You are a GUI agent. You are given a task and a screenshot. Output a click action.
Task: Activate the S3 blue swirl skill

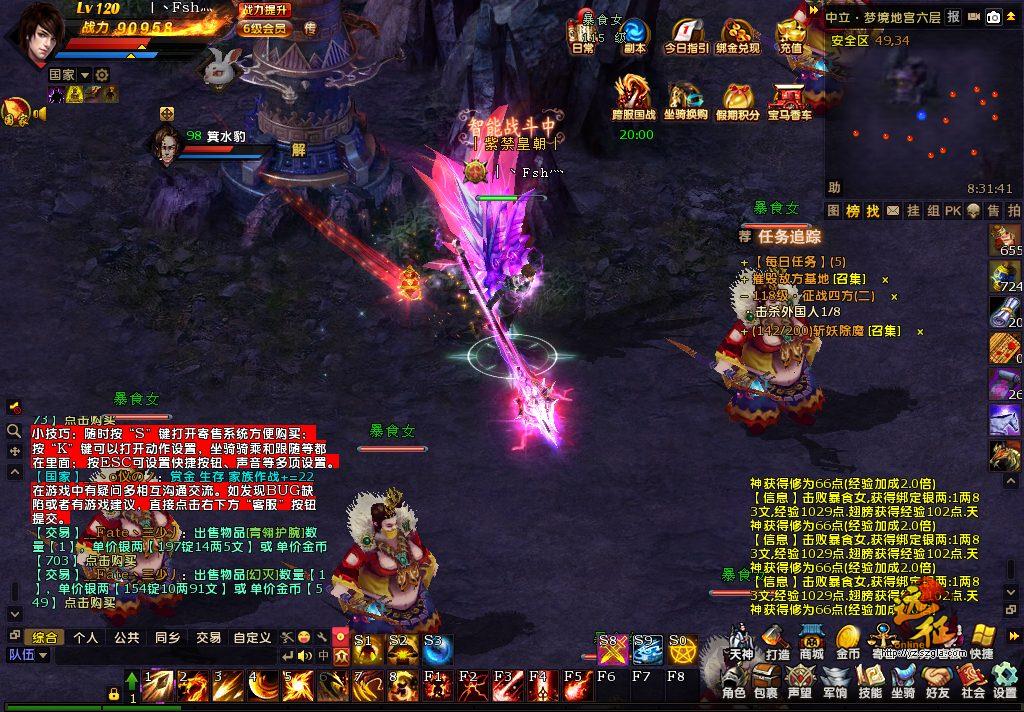click(x=436, y=650)
